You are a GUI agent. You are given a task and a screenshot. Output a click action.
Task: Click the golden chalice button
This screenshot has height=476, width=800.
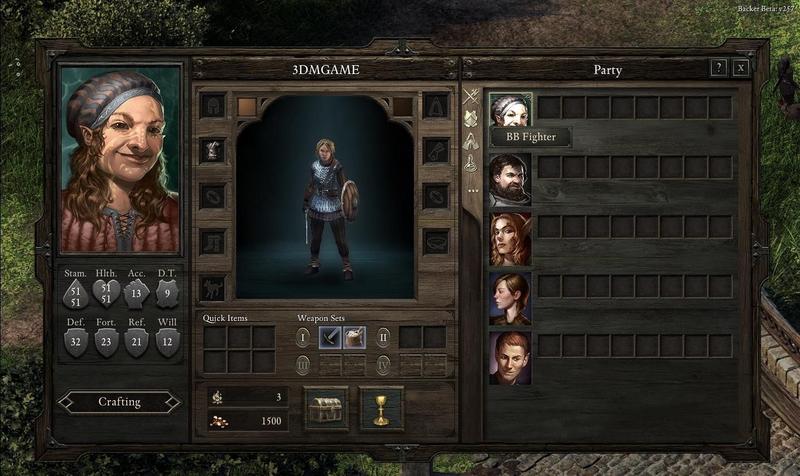381,408
